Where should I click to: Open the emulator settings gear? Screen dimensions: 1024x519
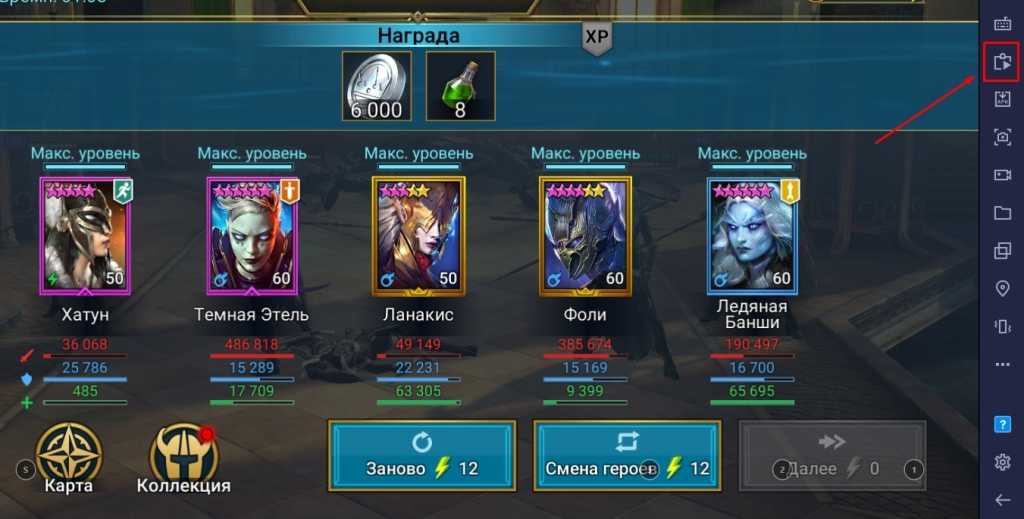[1002, 462]
